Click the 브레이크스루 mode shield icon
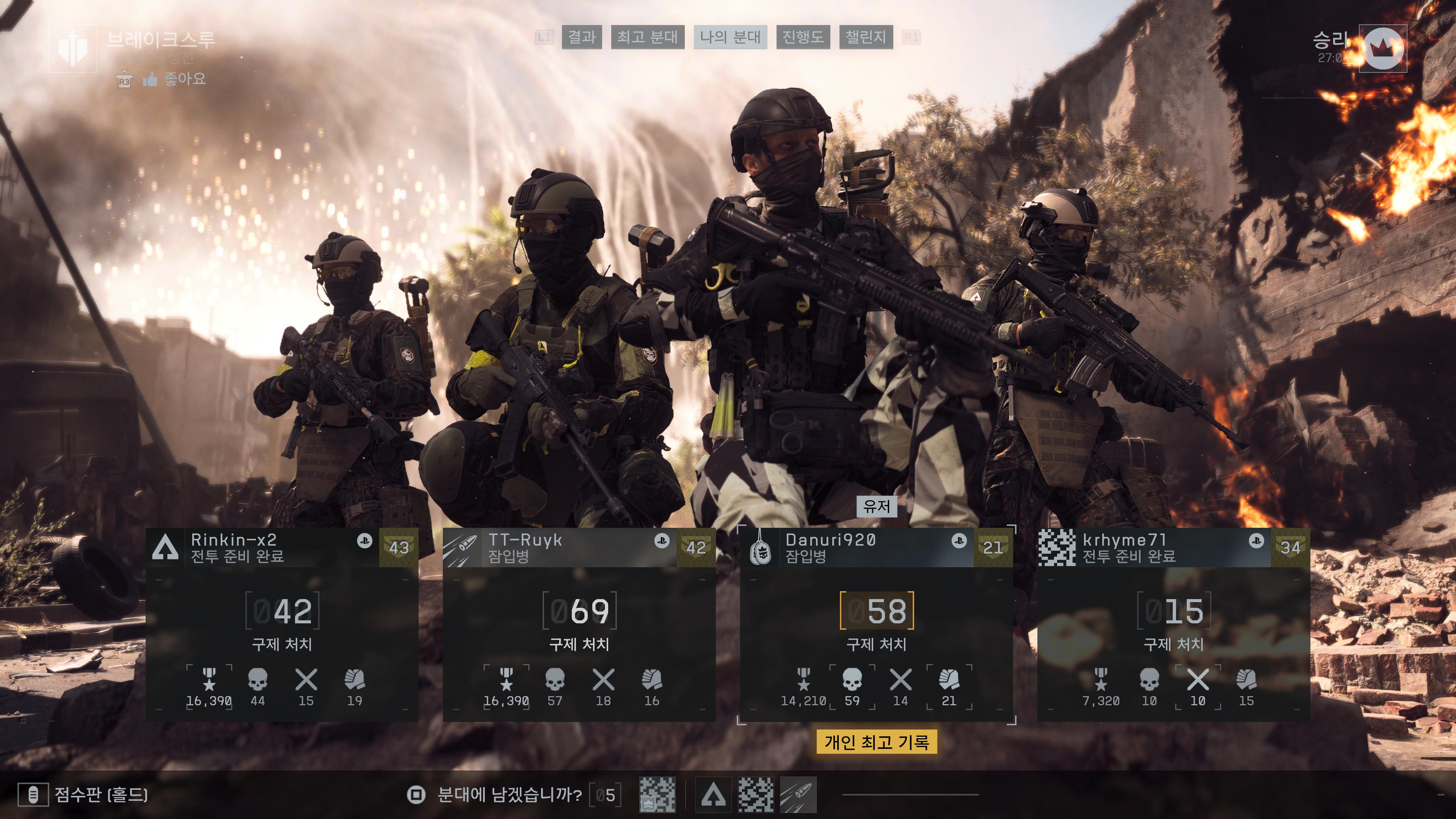The width and height of the screenshot is (1456, 819). pyautogui.click(x=72, y=48)
